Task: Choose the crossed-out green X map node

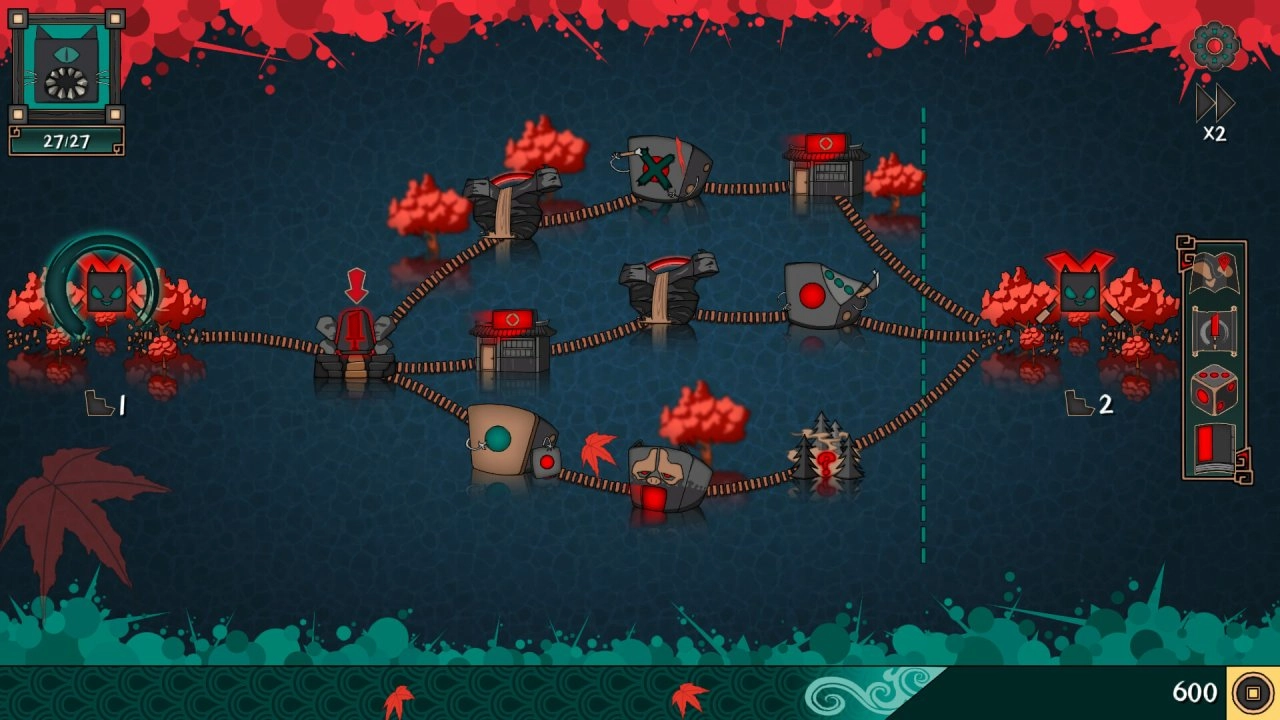Action: pyautogui.click(x=667, y=168)
